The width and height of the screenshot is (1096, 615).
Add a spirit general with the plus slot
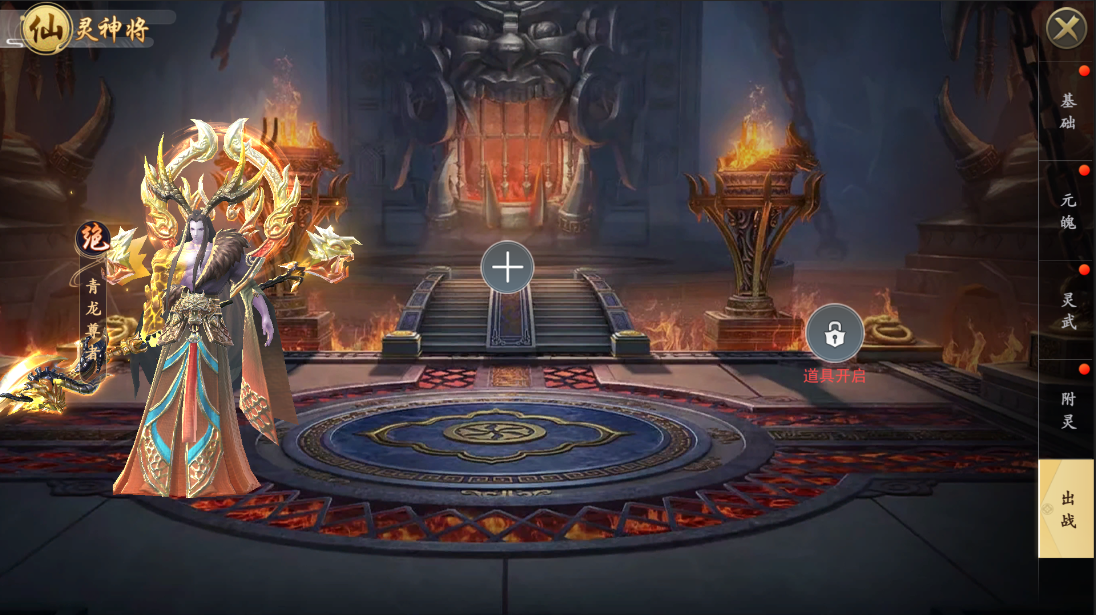[507, 268]
